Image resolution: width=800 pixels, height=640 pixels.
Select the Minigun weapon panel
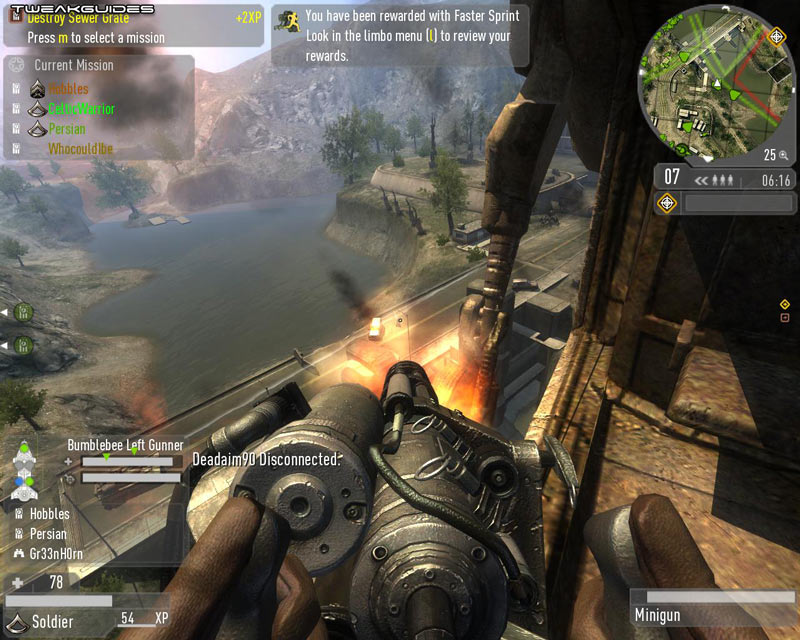pyautogui.click(x=712, y=609)
